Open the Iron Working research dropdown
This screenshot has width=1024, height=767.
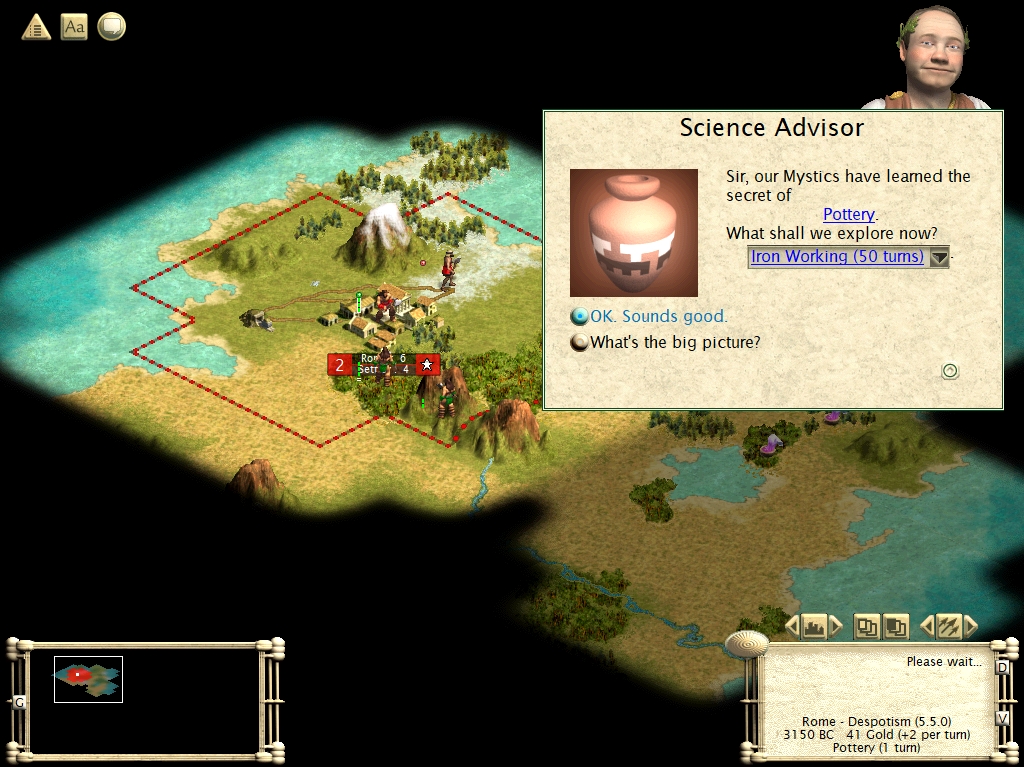[939, 257]
